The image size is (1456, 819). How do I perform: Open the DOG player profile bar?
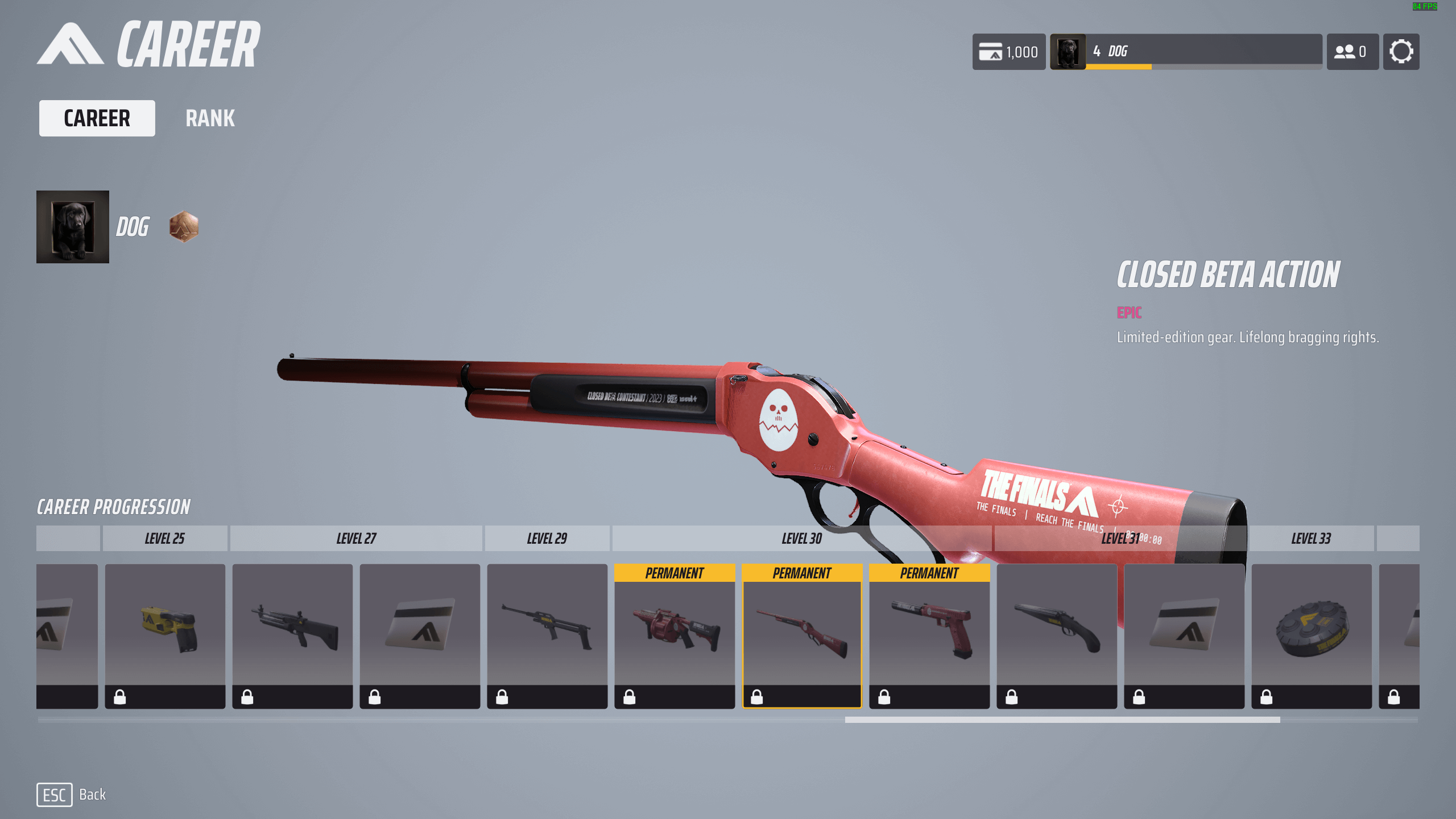pyautogui.click(x=1186, y=52)
